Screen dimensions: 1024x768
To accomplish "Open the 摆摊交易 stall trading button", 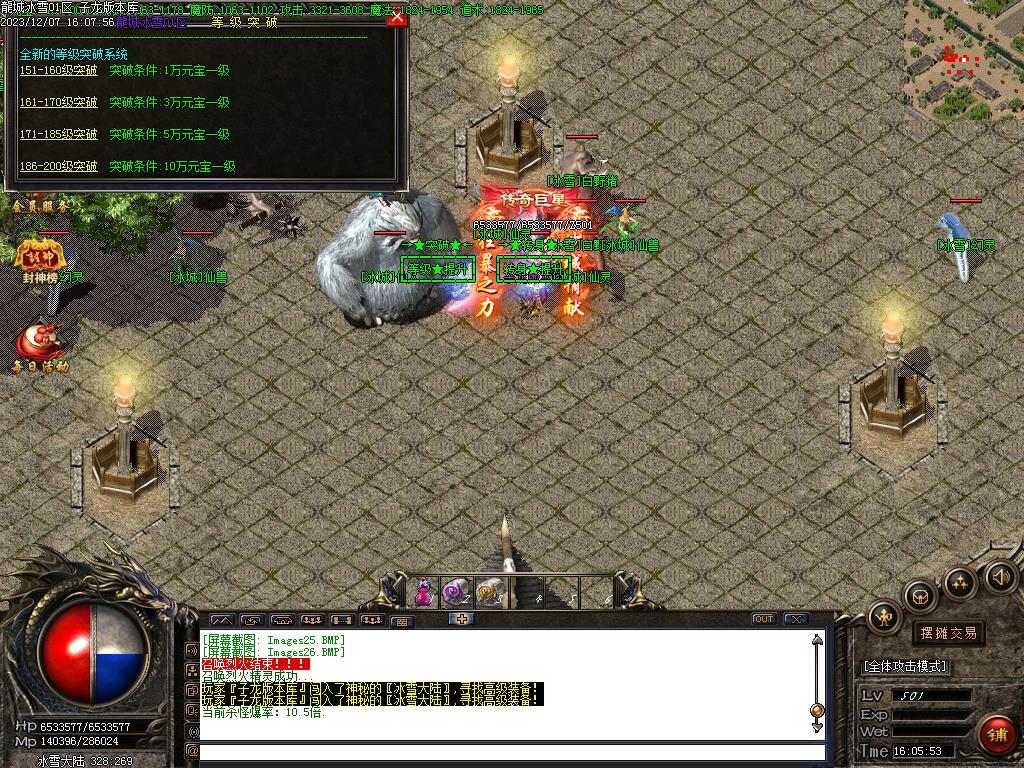I will point(946,633).
